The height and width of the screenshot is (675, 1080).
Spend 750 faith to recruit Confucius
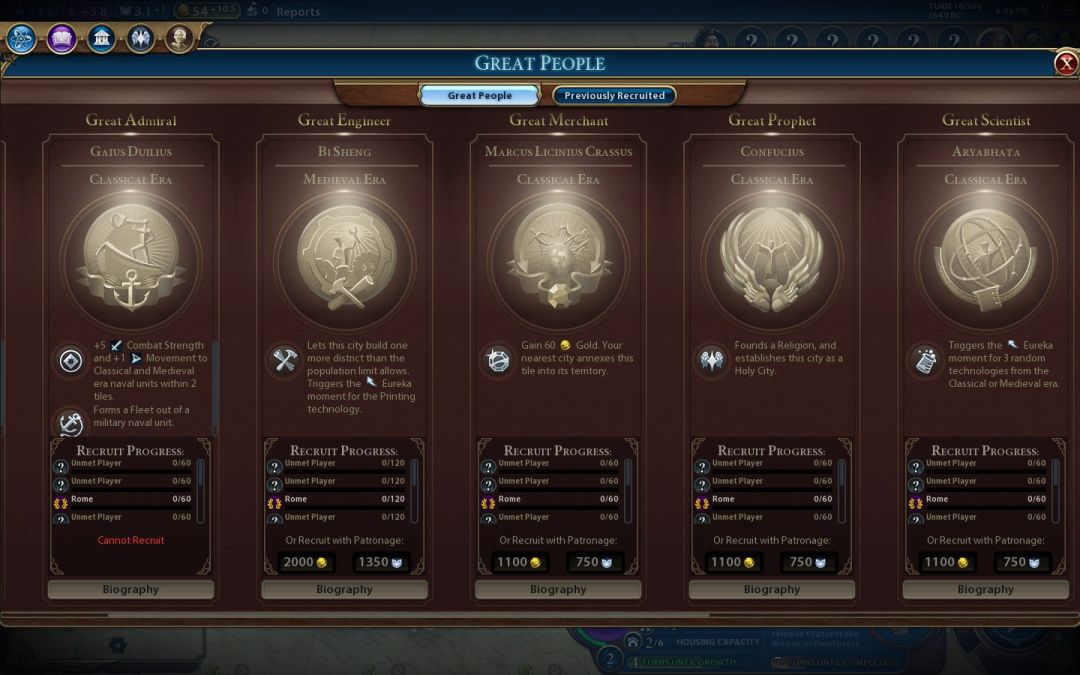tap(808, 562)
